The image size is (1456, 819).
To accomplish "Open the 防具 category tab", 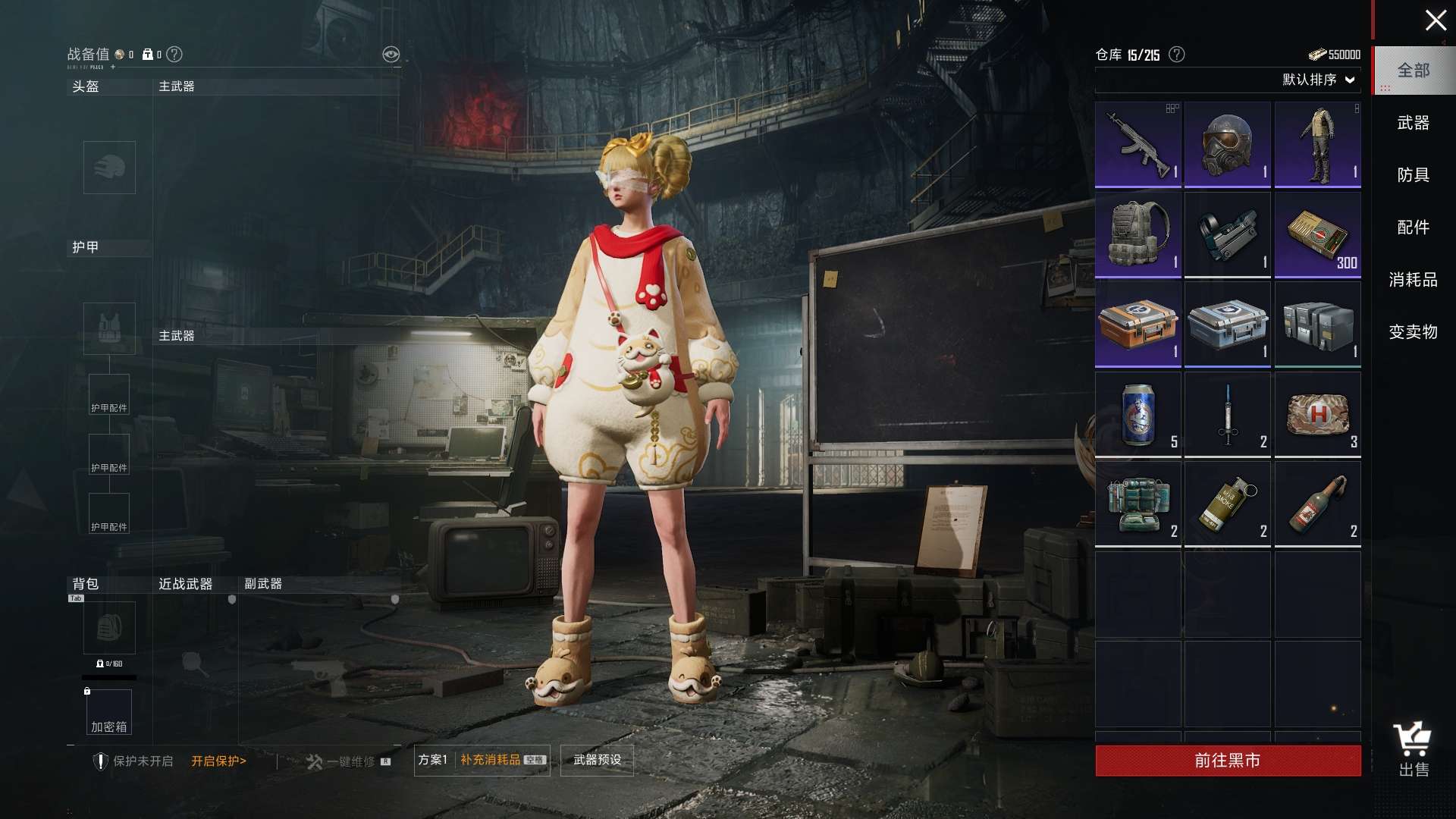I will pos(1413,175).
